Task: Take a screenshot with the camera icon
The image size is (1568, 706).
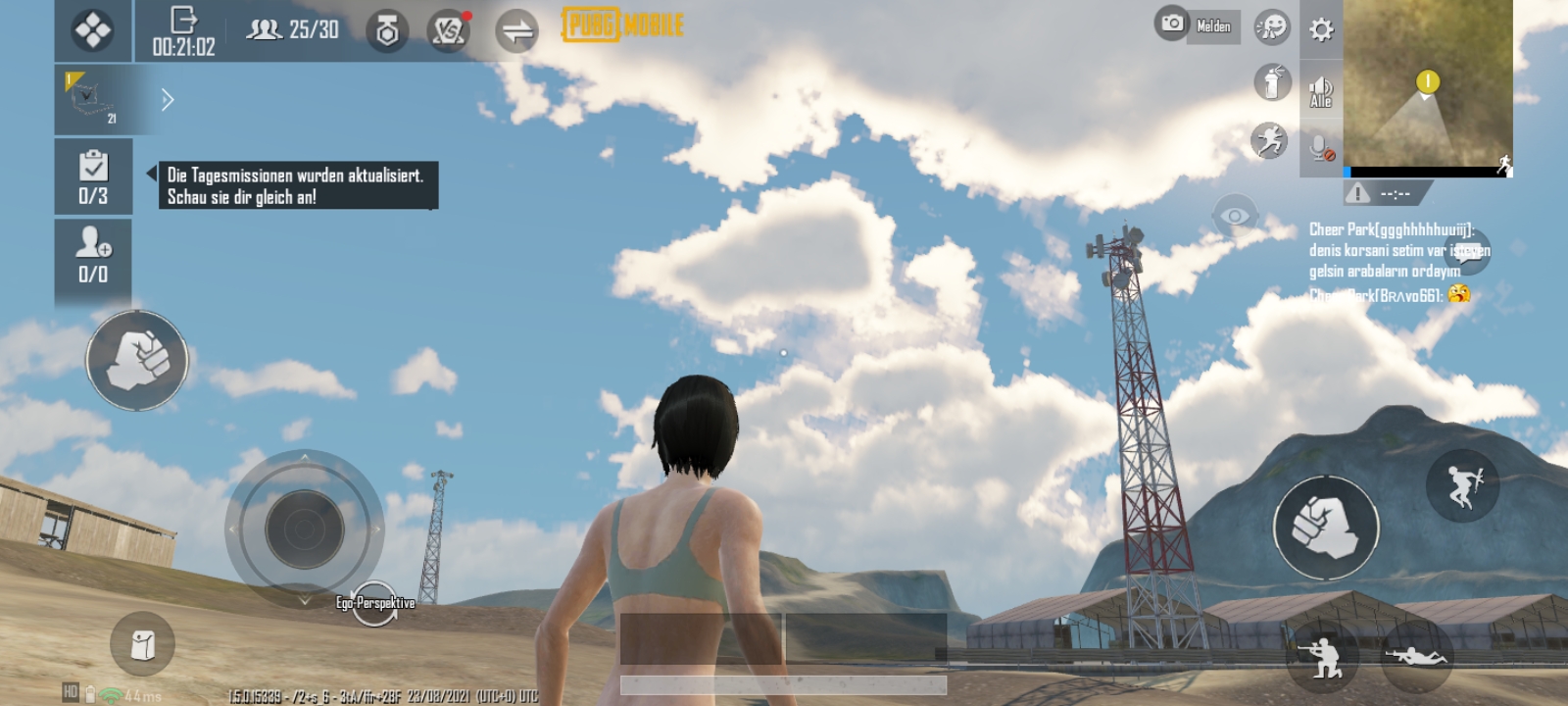Action: pos(1171,24)
